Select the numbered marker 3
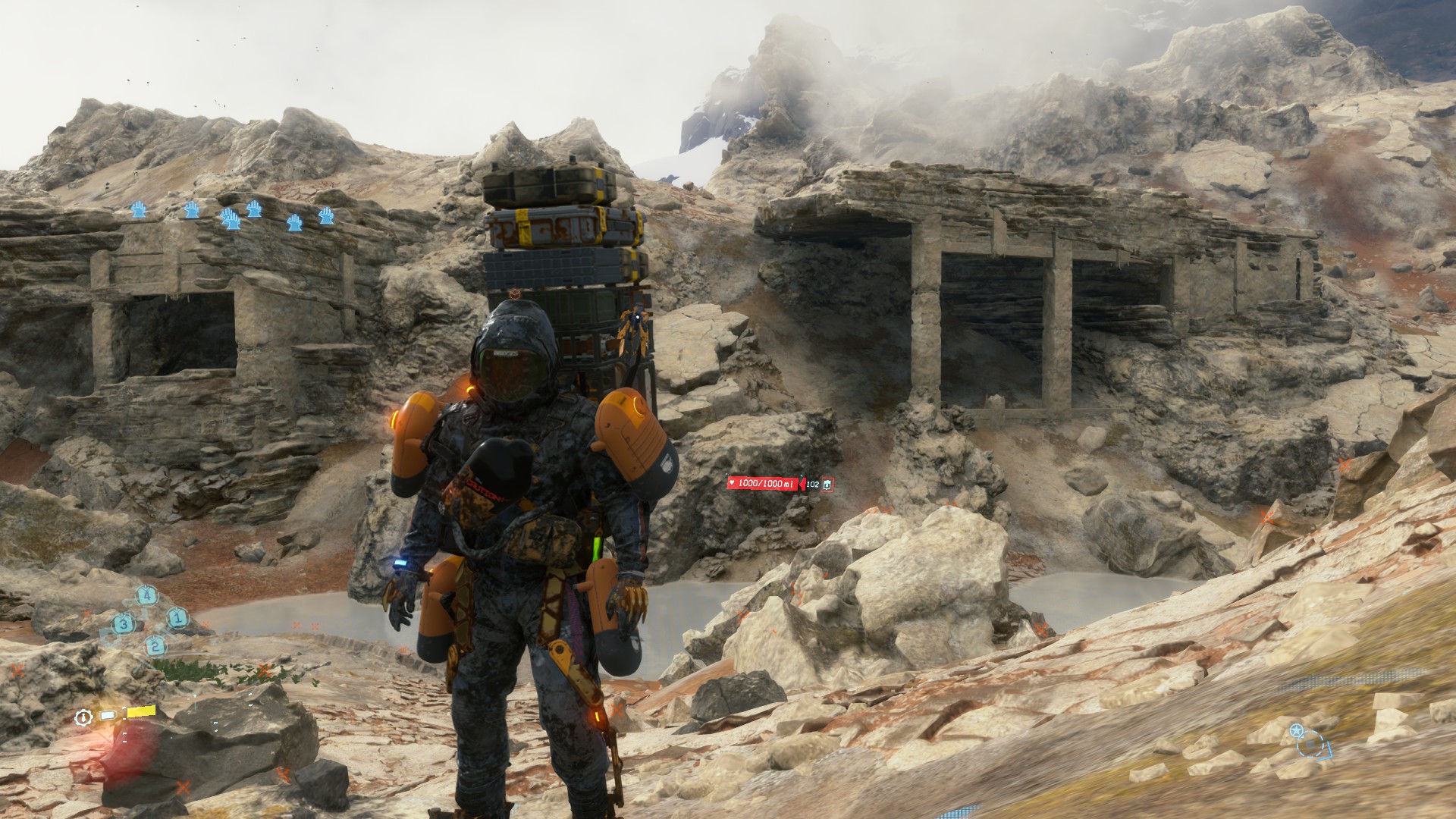 point(124,624)
